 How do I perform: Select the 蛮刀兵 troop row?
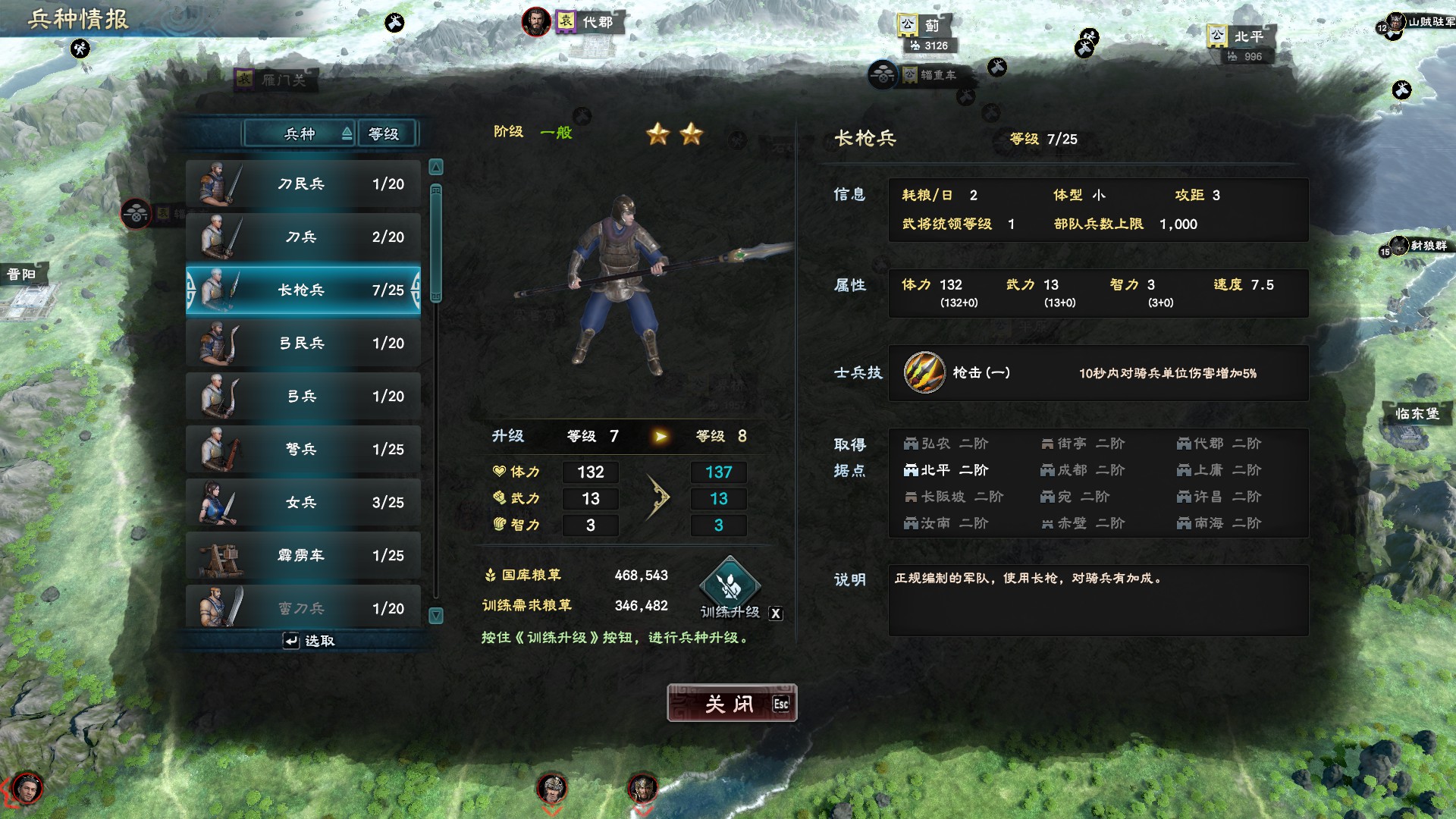click(303, 607)
